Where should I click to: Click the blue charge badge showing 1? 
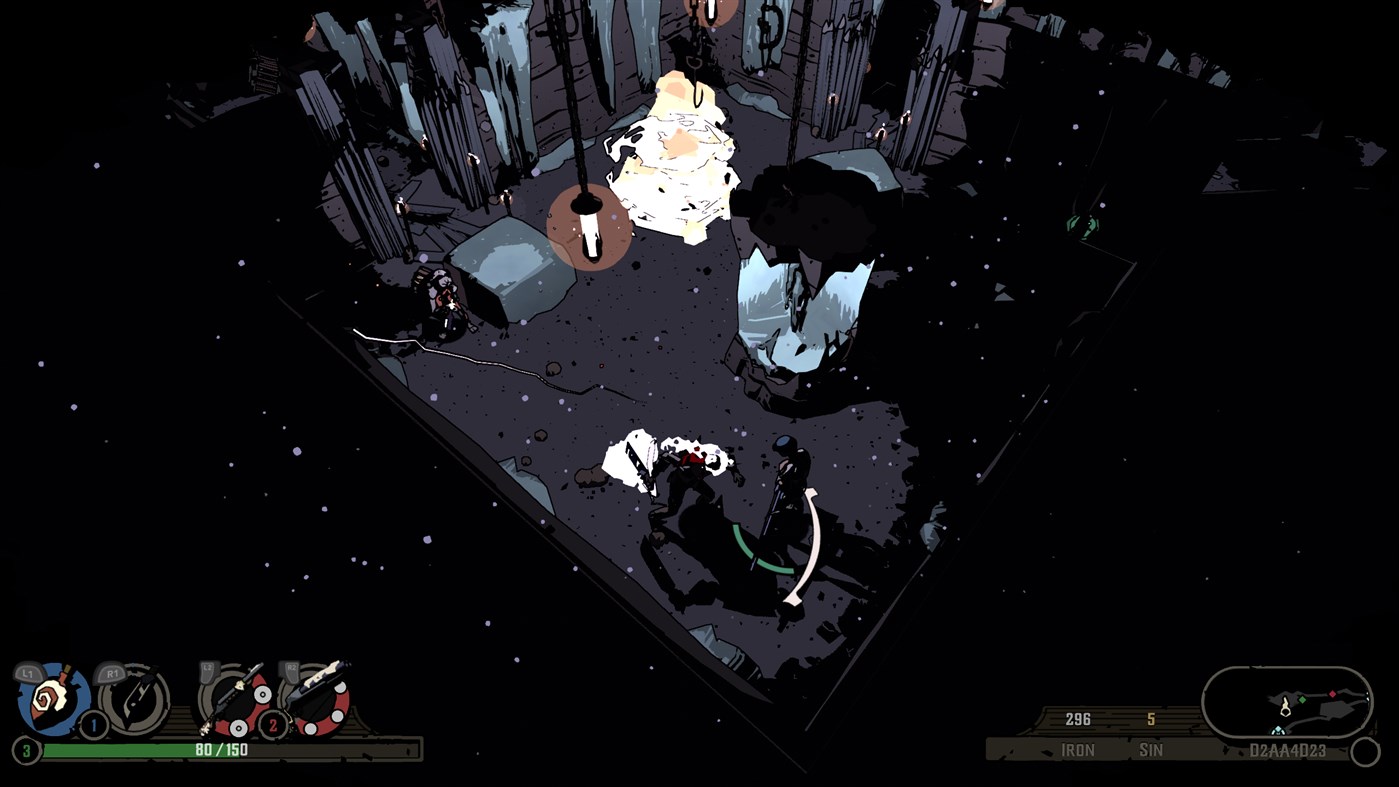tap(93, 726)
